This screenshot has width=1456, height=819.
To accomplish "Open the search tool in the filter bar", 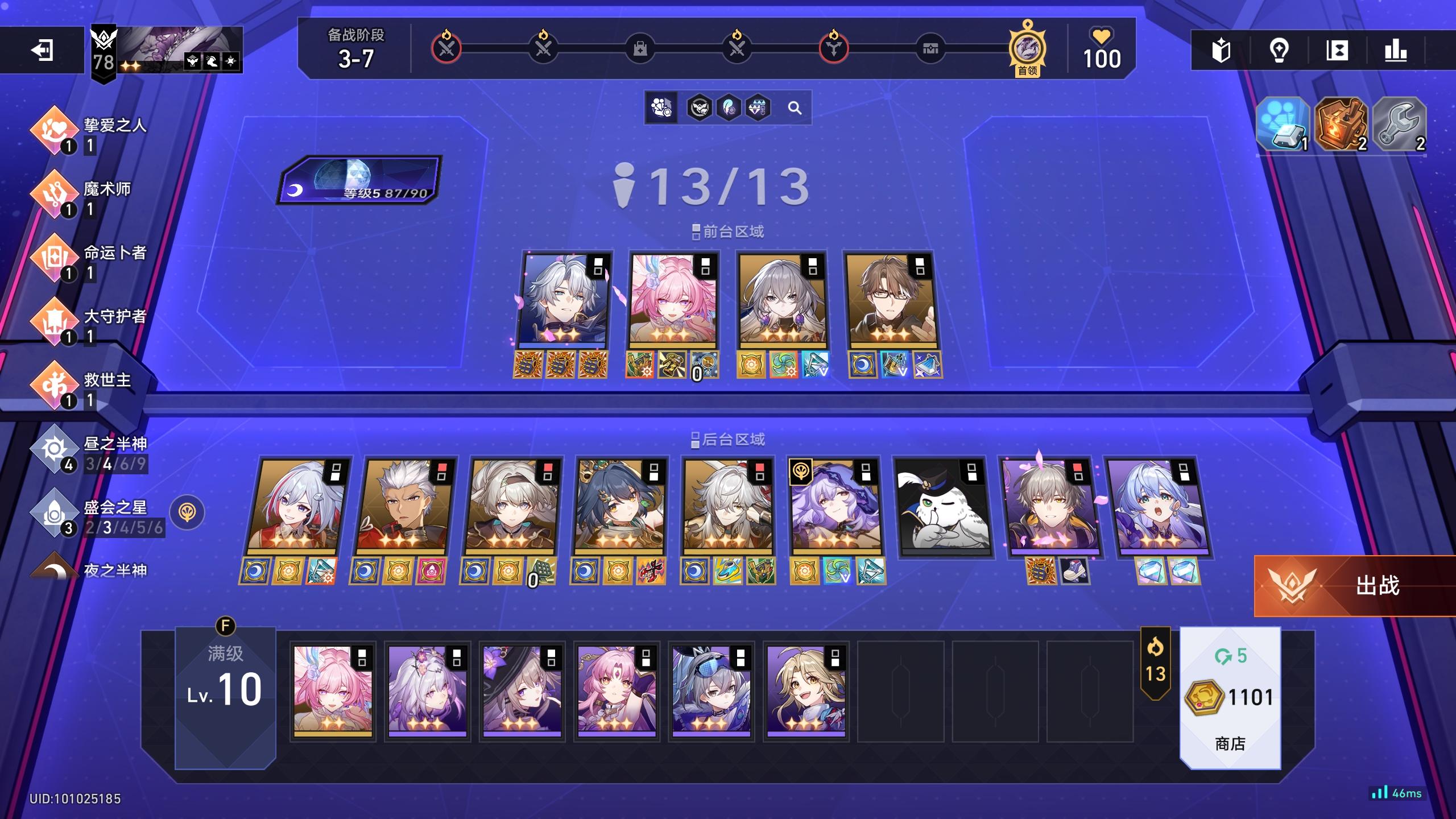I will click(x=795, y=108).
